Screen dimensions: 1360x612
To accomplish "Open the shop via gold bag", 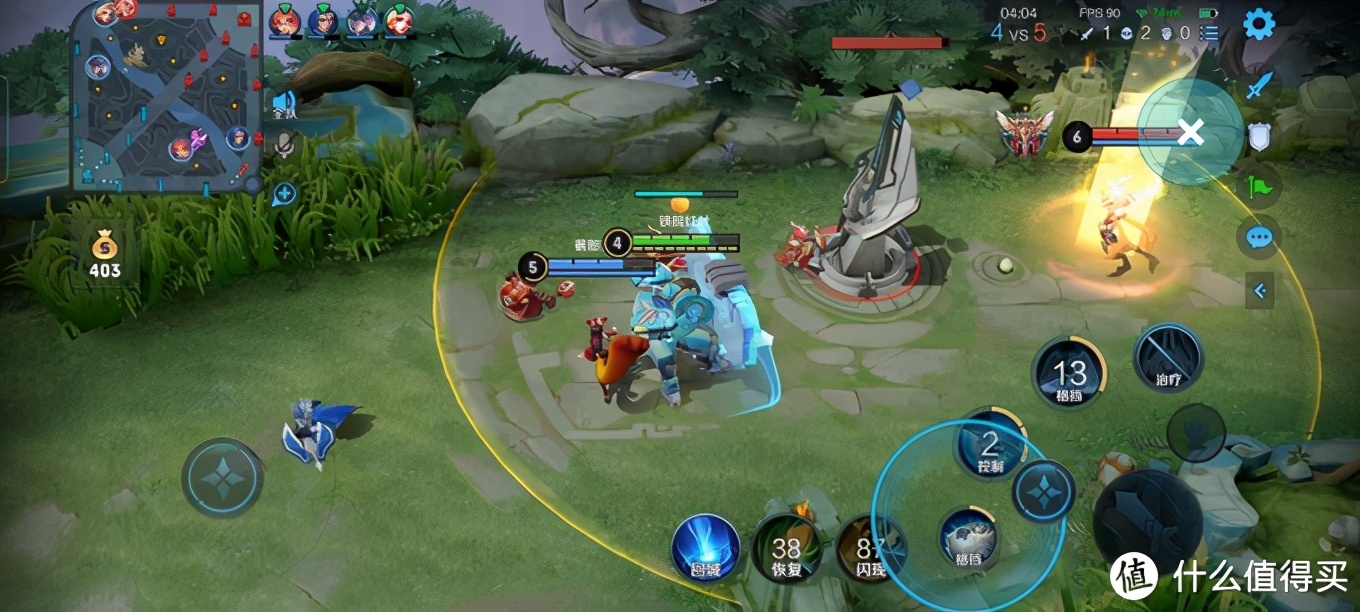I will coord(104,255).
